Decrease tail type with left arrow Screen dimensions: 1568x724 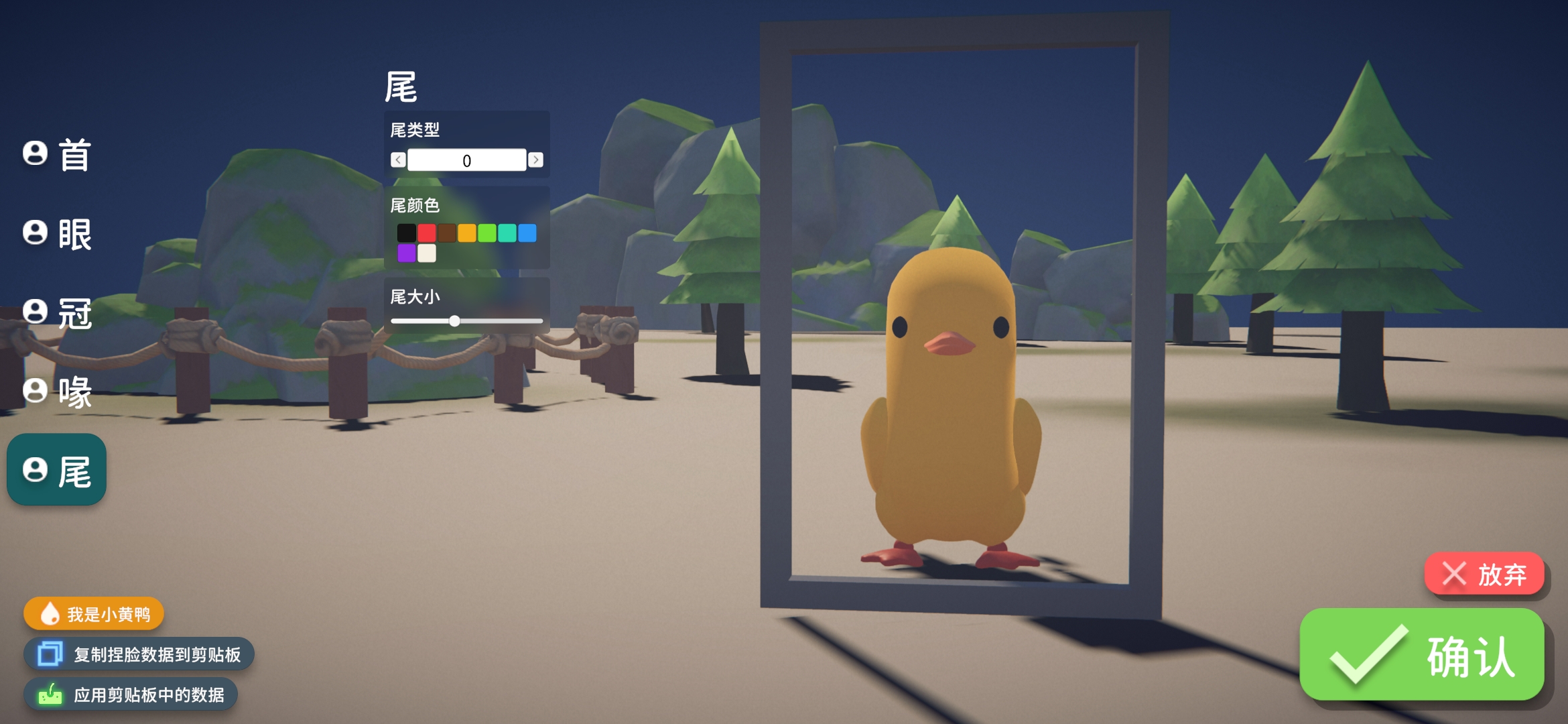pyautogui.click(x=398, y=160)
